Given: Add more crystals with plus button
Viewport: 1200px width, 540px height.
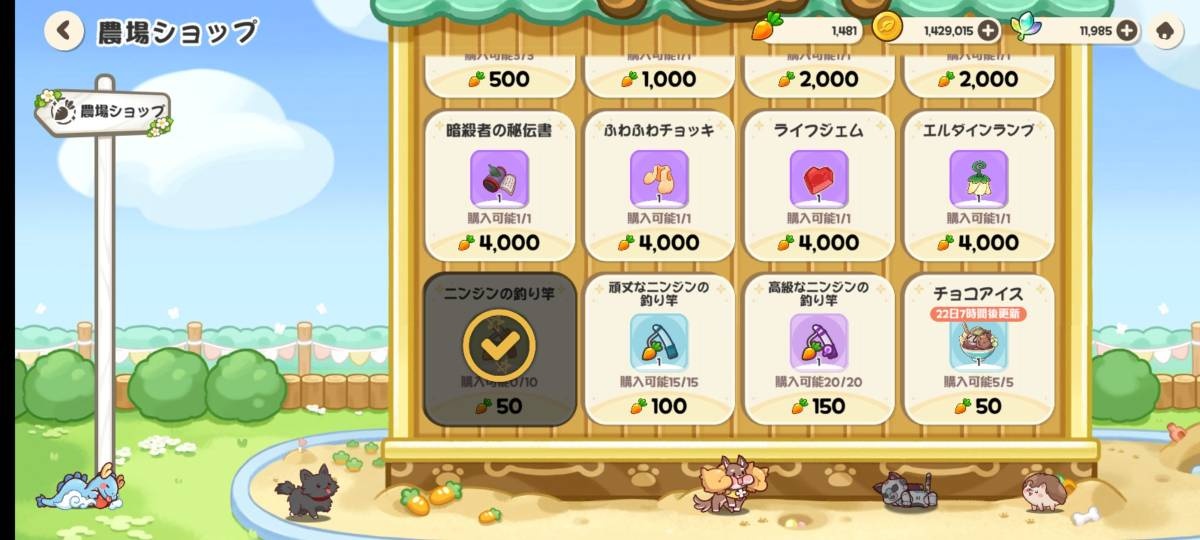Looking at the screenshot, I should [x=1126, y=30].
